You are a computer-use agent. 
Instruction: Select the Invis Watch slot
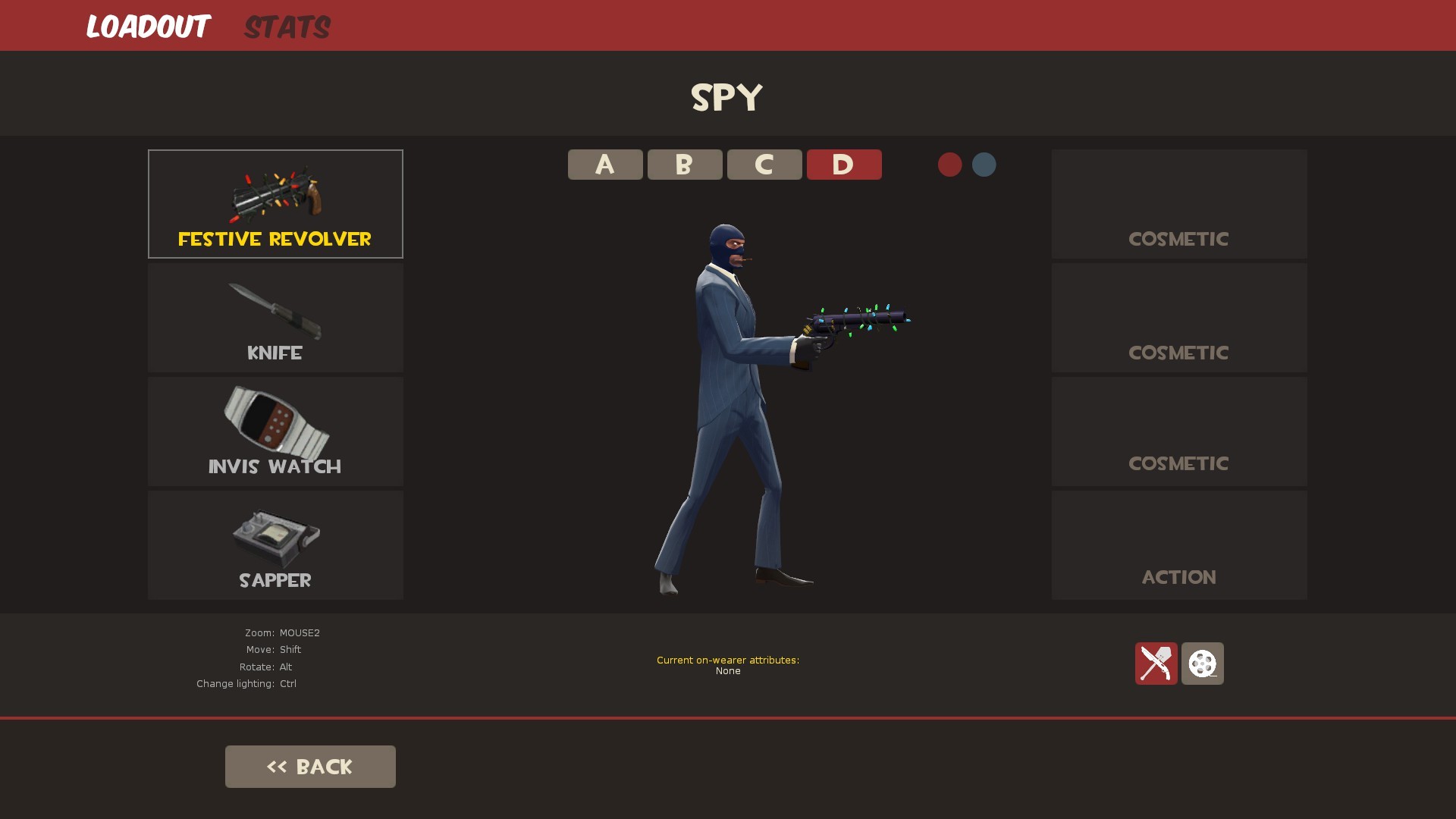275,431
